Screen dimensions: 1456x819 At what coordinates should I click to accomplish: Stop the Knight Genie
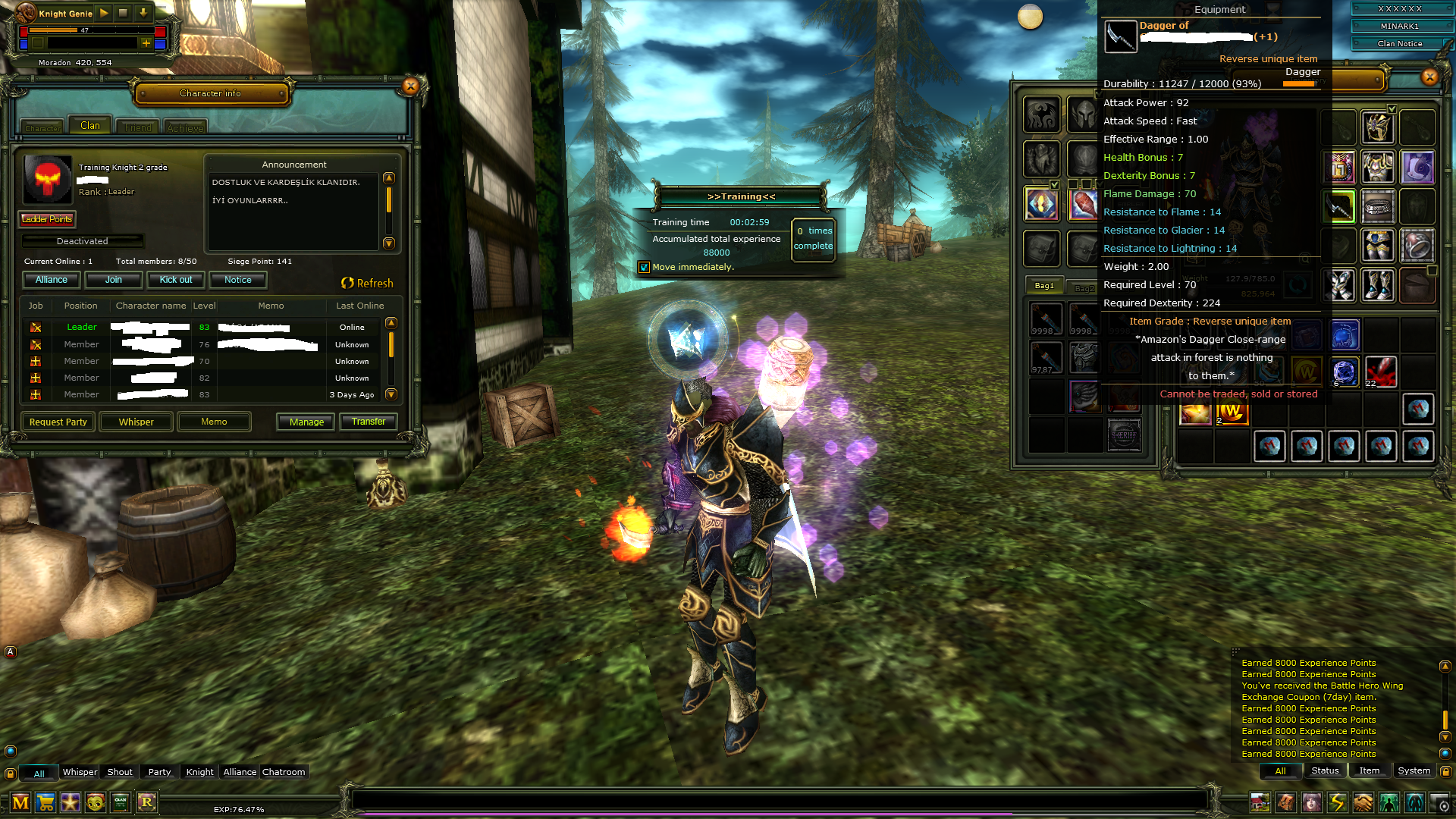tap(123, 13)
